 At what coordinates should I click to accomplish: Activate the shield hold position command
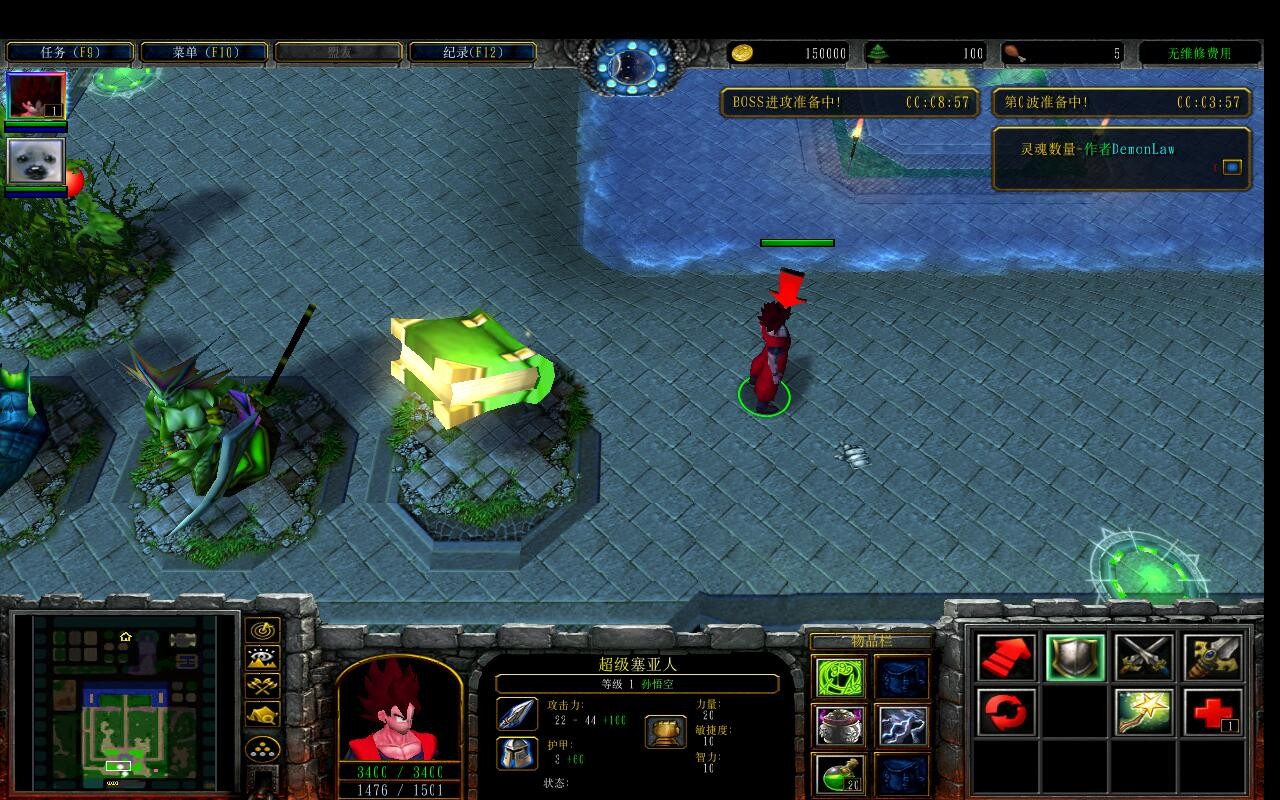(x=1075, y=658)
